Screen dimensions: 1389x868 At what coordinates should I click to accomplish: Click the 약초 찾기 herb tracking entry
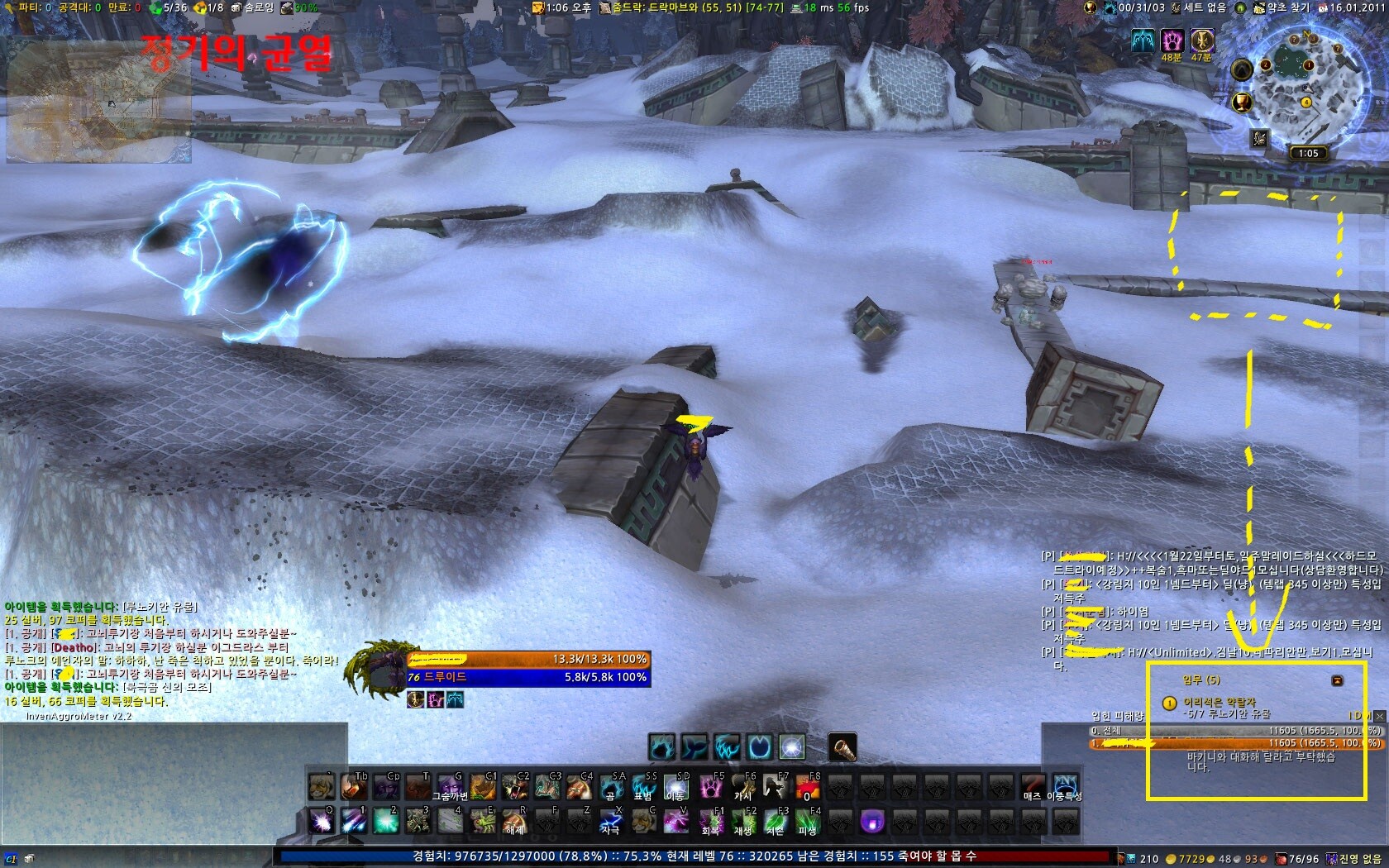pyautogui.click(x=1282, y=7)
